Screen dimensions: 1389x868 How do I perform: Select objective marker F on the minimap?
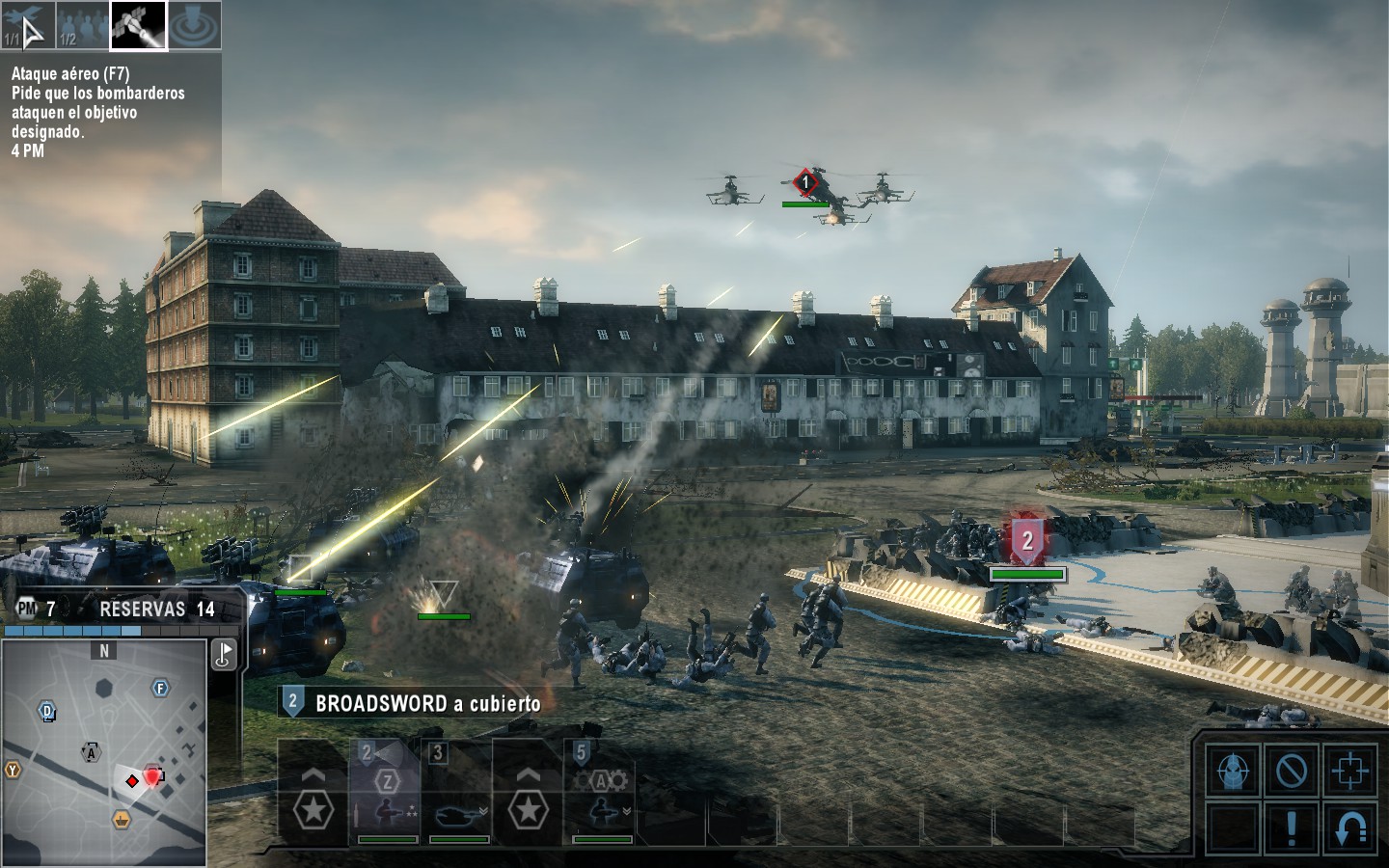click(161, 688)
